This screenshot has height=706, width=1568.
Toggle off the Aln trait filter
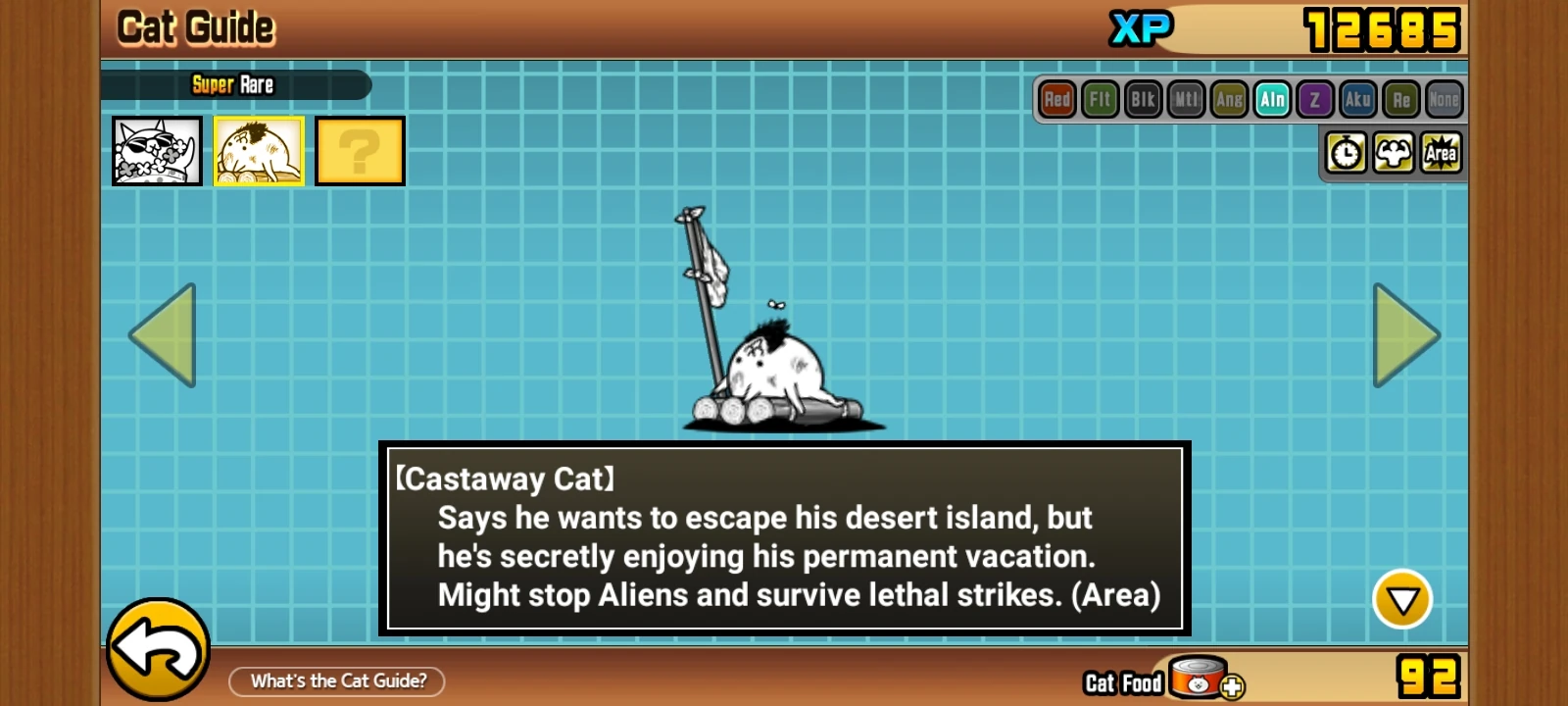point(1272,98)
